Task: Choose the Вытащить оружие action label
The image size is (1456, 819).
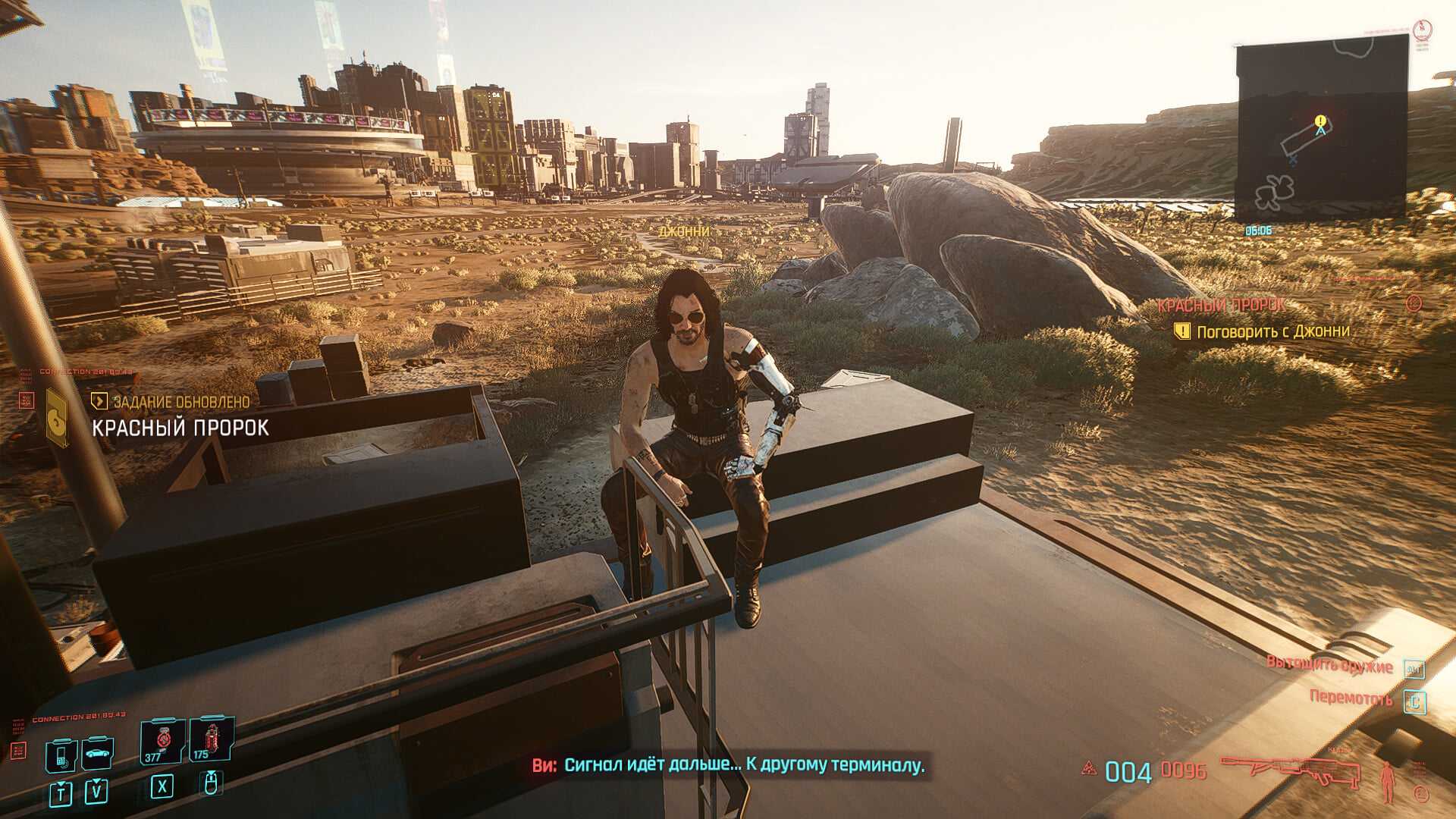Action: click(x=1330, y=665)
